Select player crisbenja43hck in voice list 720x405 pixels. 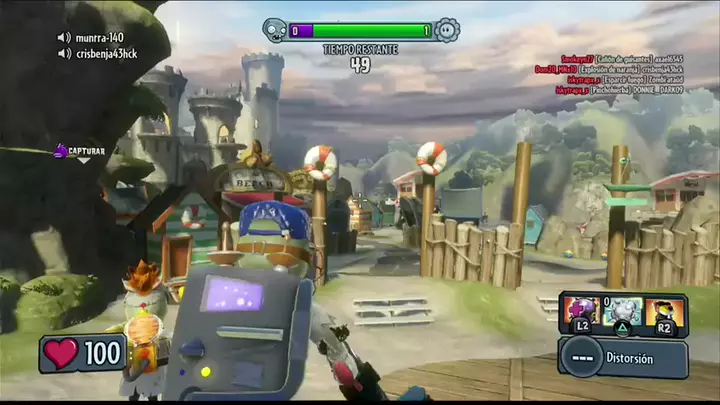pyautogui.click(x=108, y=54)
